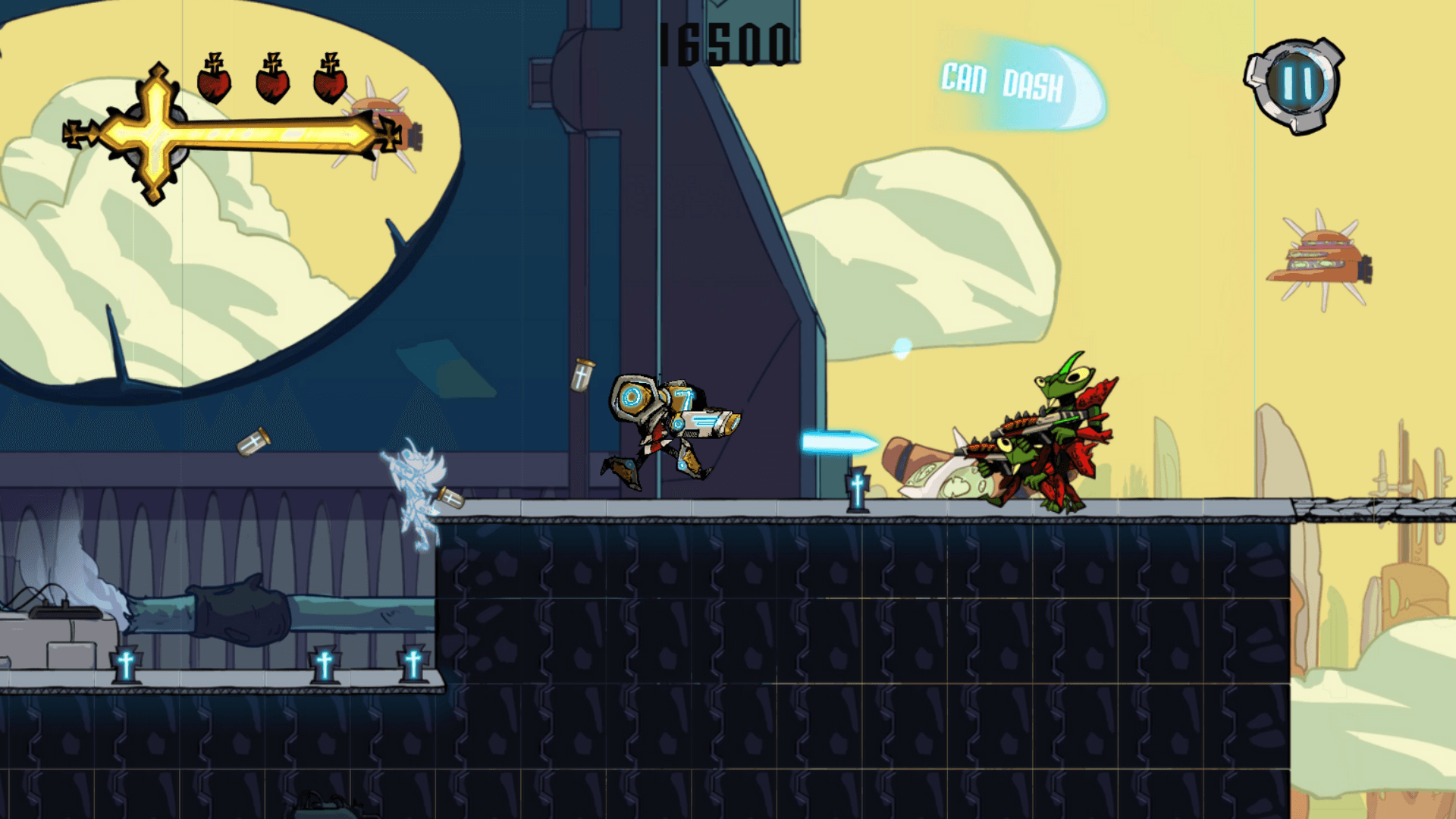
Task: Pause the game with the round button
Action: (1296, 85)
